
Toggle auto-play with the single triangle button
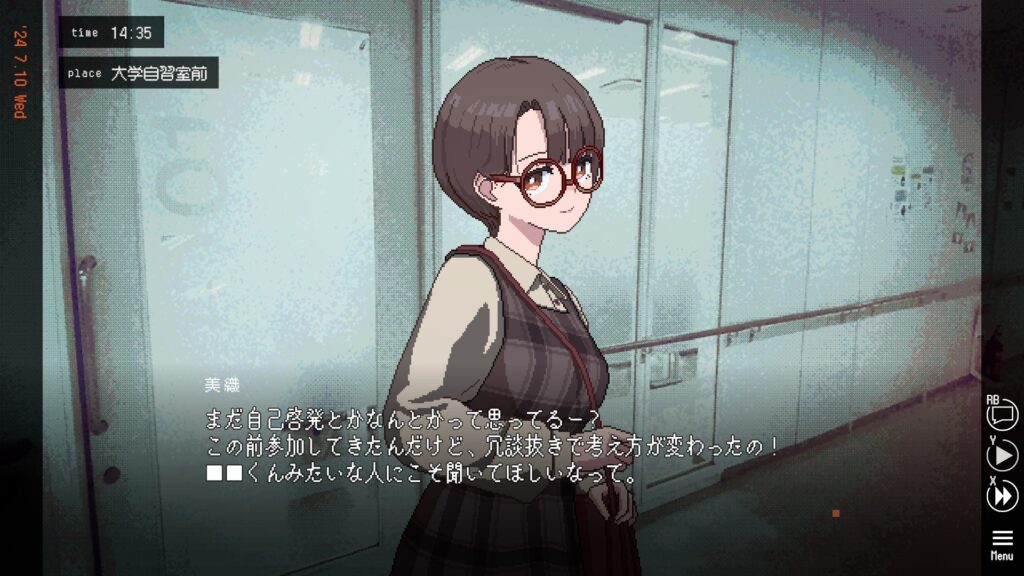point(1002,456)
